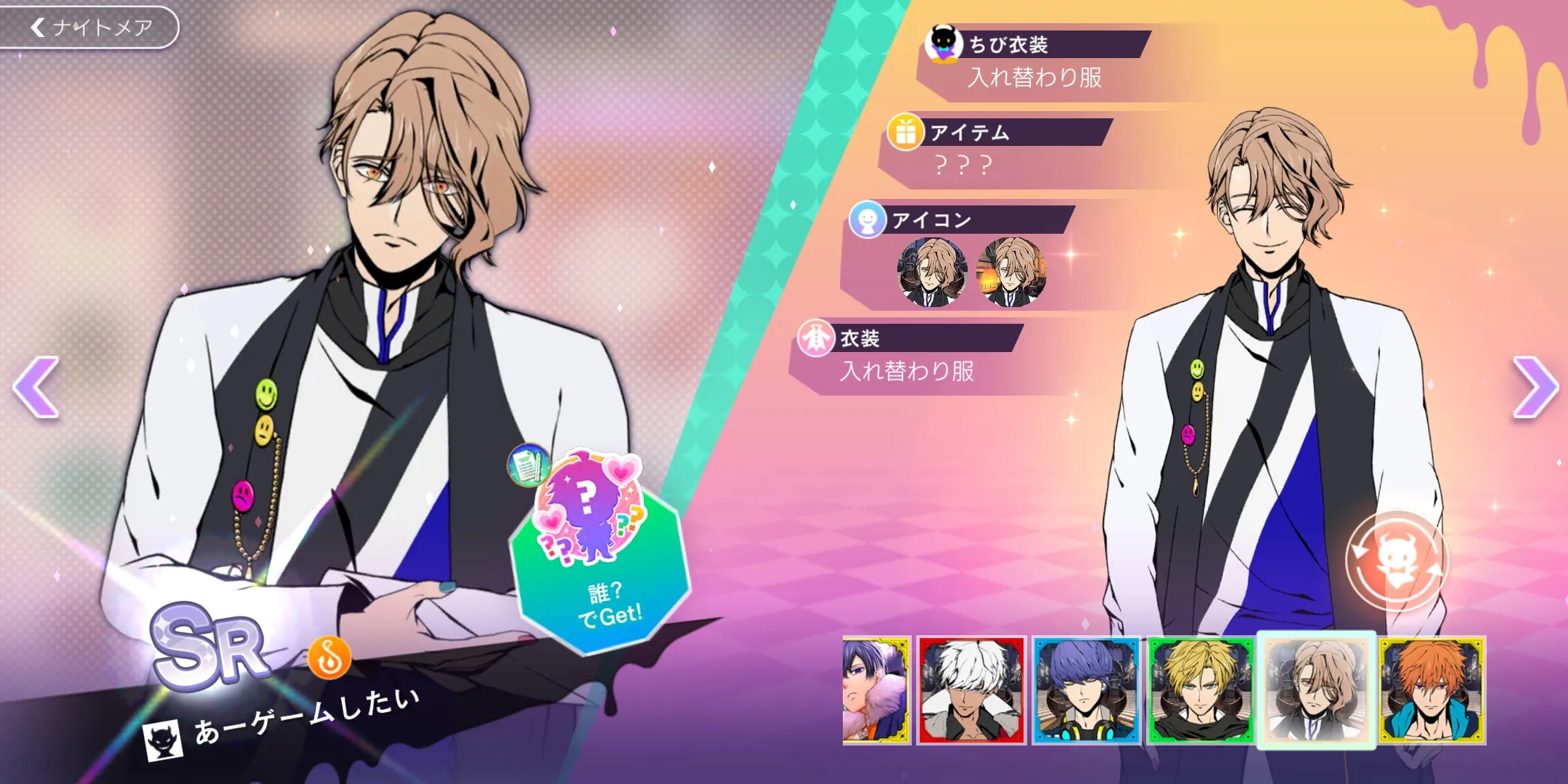The image size is (1568, 784).
Task: Pick the blond character thumbnail
Action: (x=1201, y=690)
